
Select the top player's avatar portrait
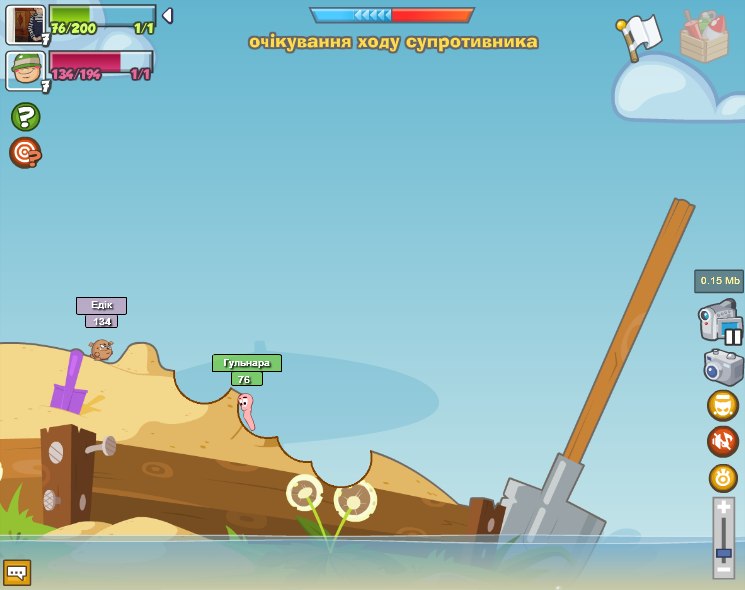26,24
